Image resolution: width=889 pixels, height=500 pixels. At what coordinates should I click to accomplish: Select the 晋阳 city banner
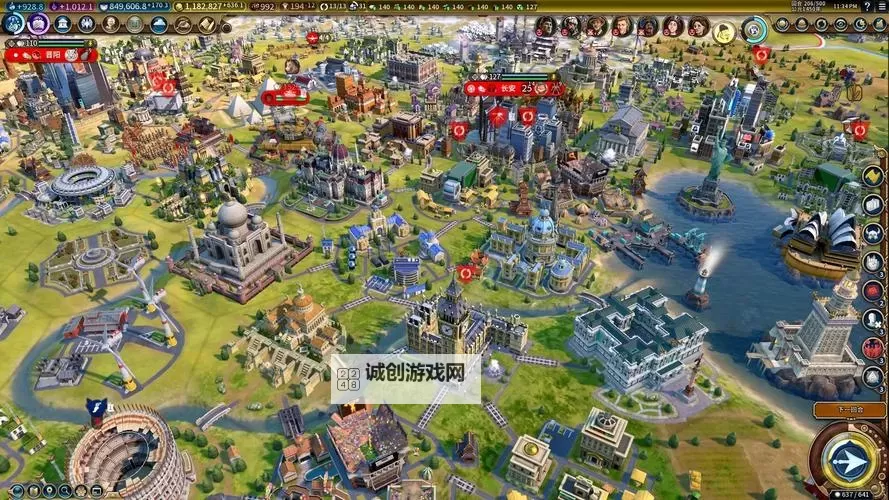click(50, 56)
